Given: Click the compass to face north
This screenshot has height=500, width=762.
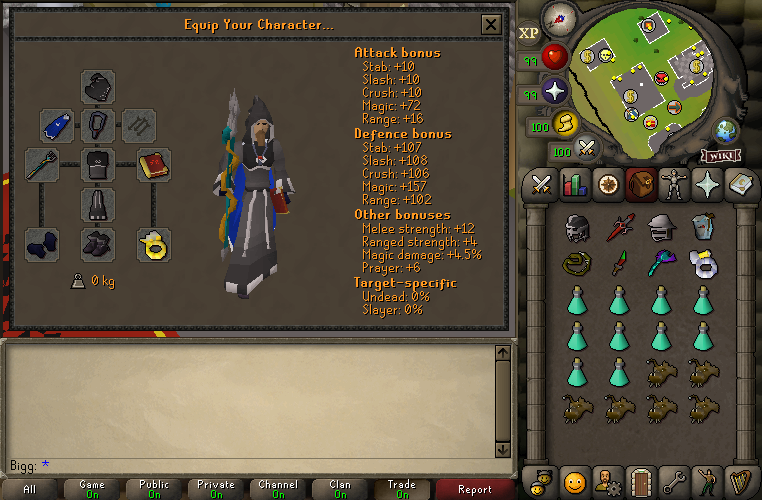Looking at the screenshot, I should [558, 17].
